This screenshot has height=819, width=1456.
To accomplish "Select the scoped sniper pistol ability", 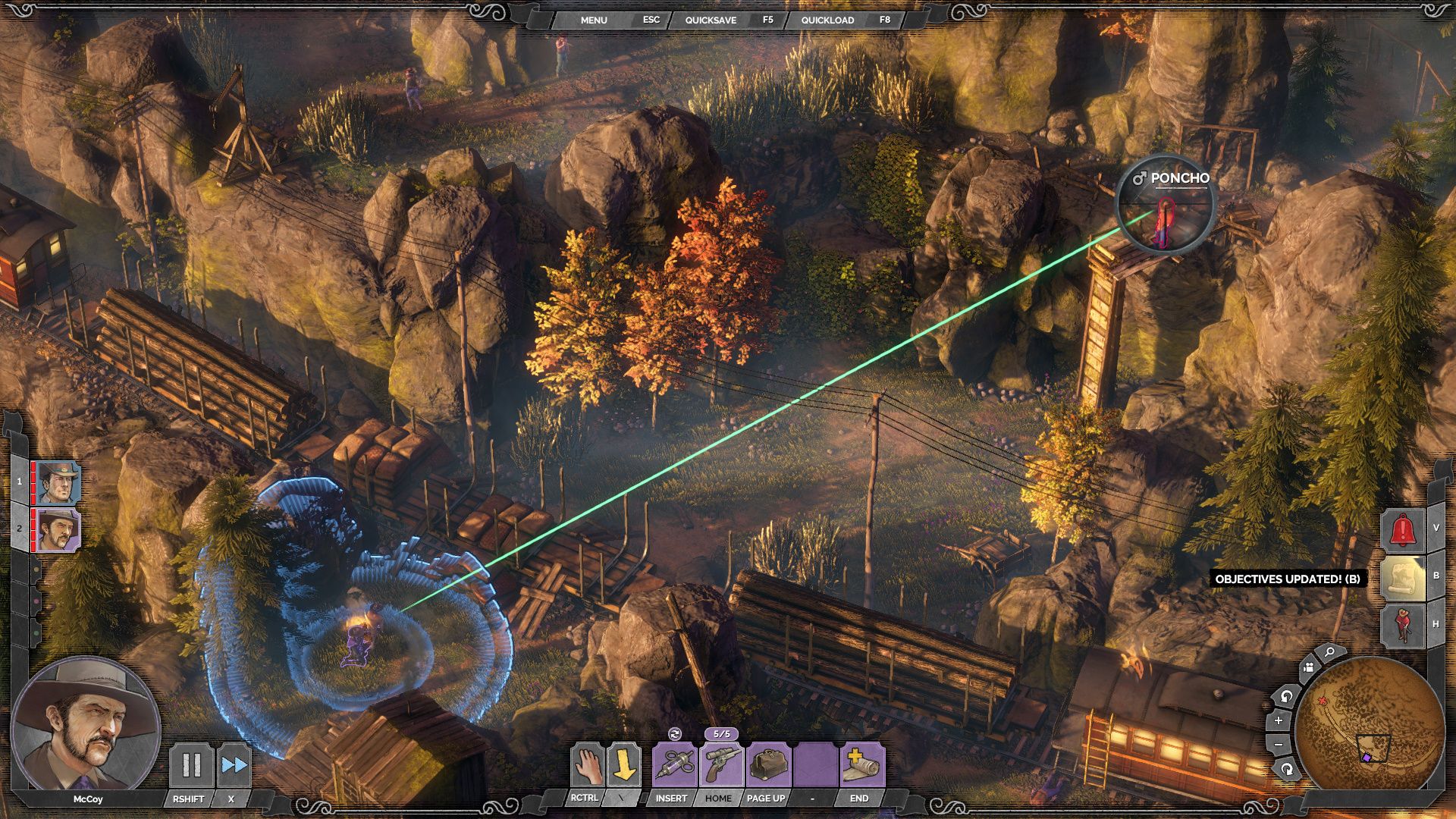I will click(x=721, y=764).
